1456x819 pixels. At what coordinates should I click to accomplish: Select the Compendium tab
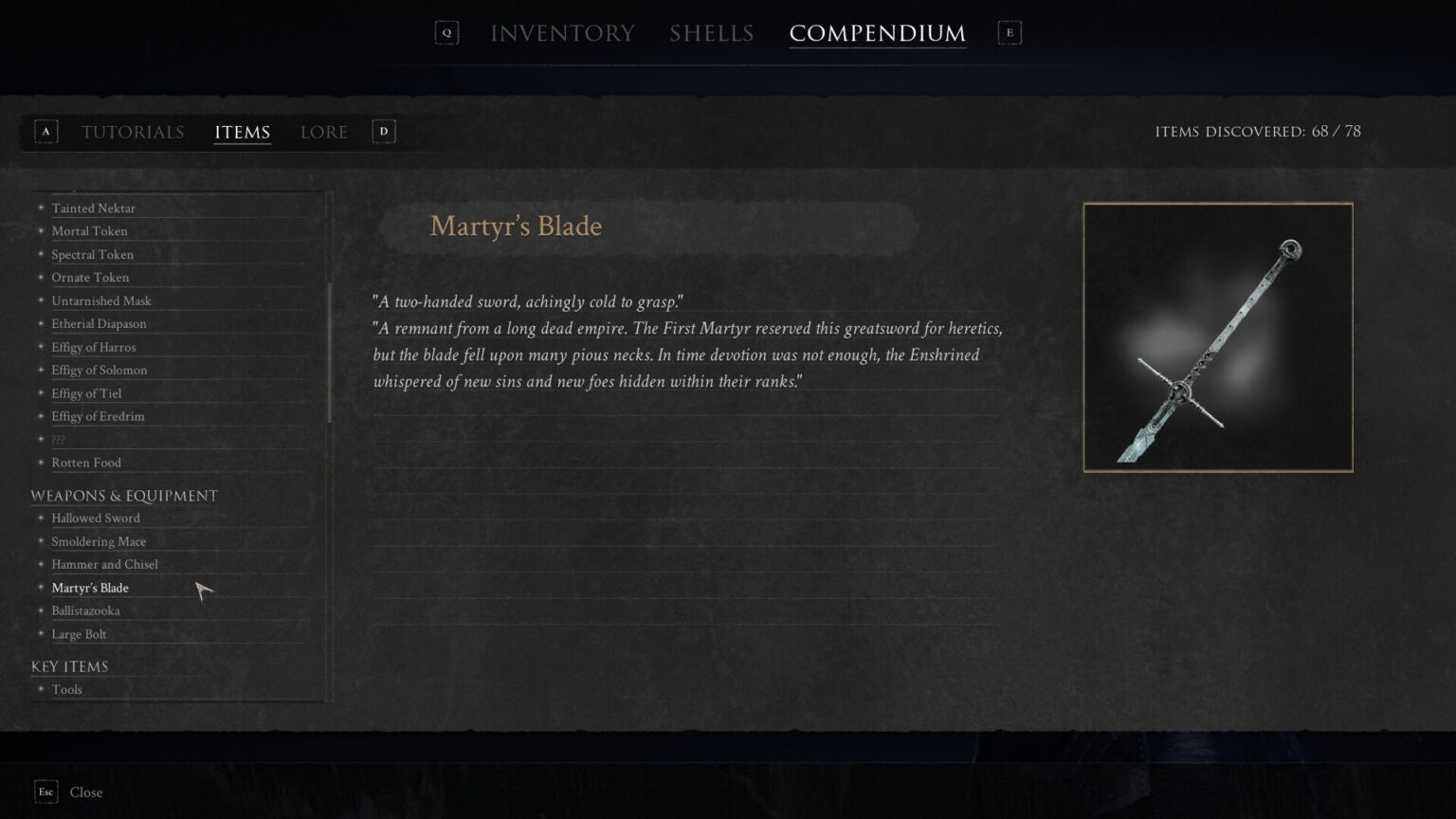(x=877, y=33)
